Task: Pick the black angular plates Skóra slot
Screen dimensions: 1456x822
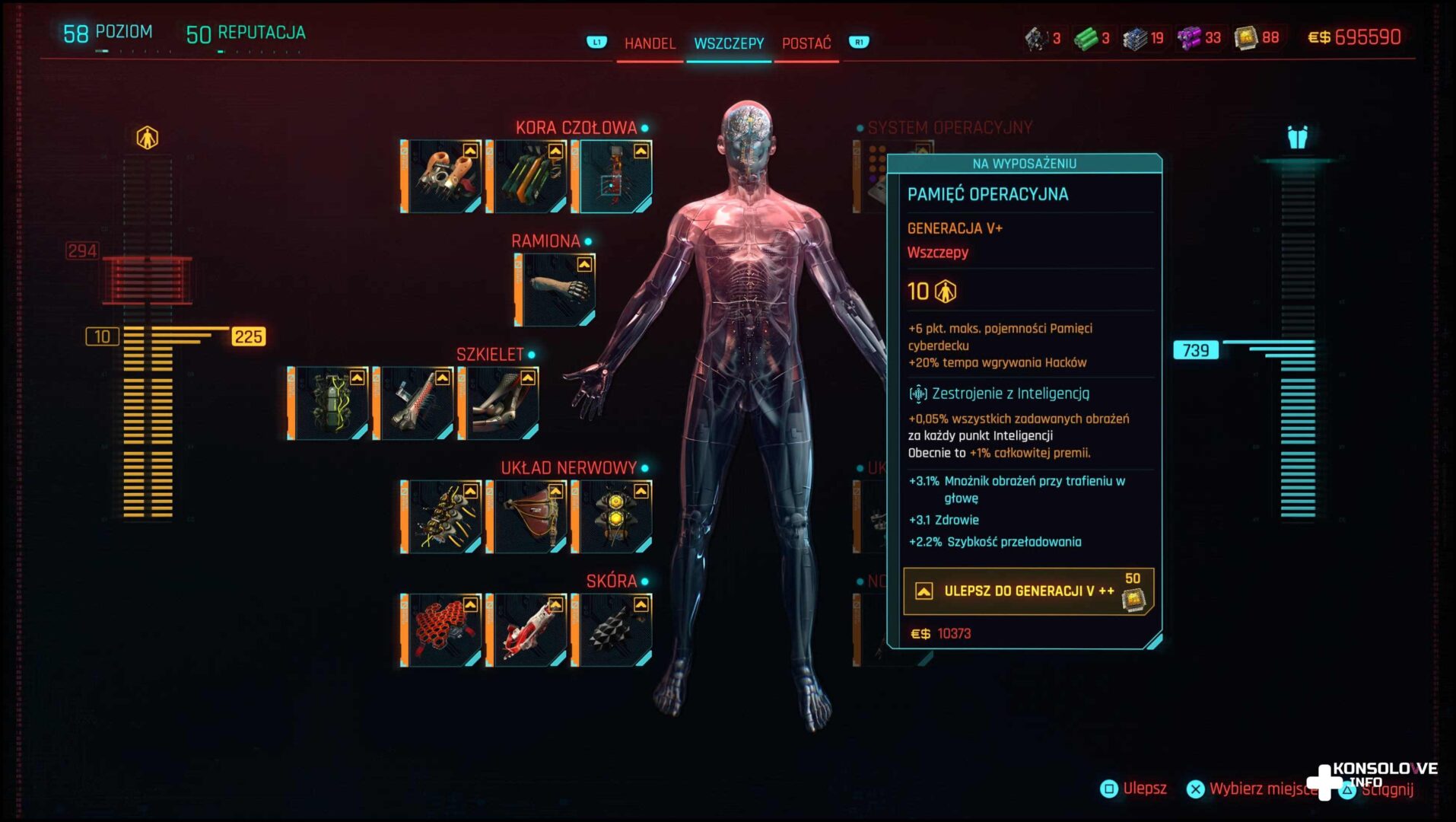Action: (x=612, y=629)
